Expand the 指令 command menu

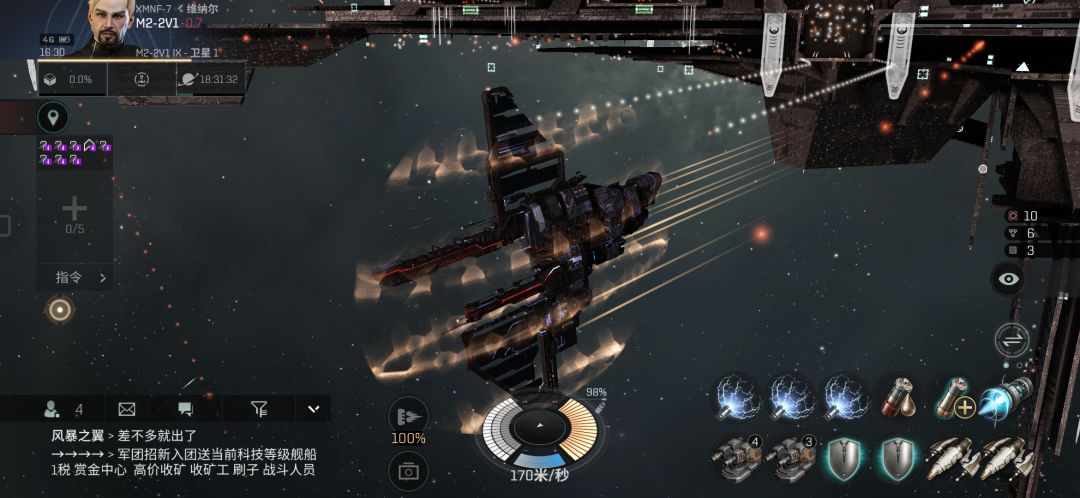(x=74, y=277)
